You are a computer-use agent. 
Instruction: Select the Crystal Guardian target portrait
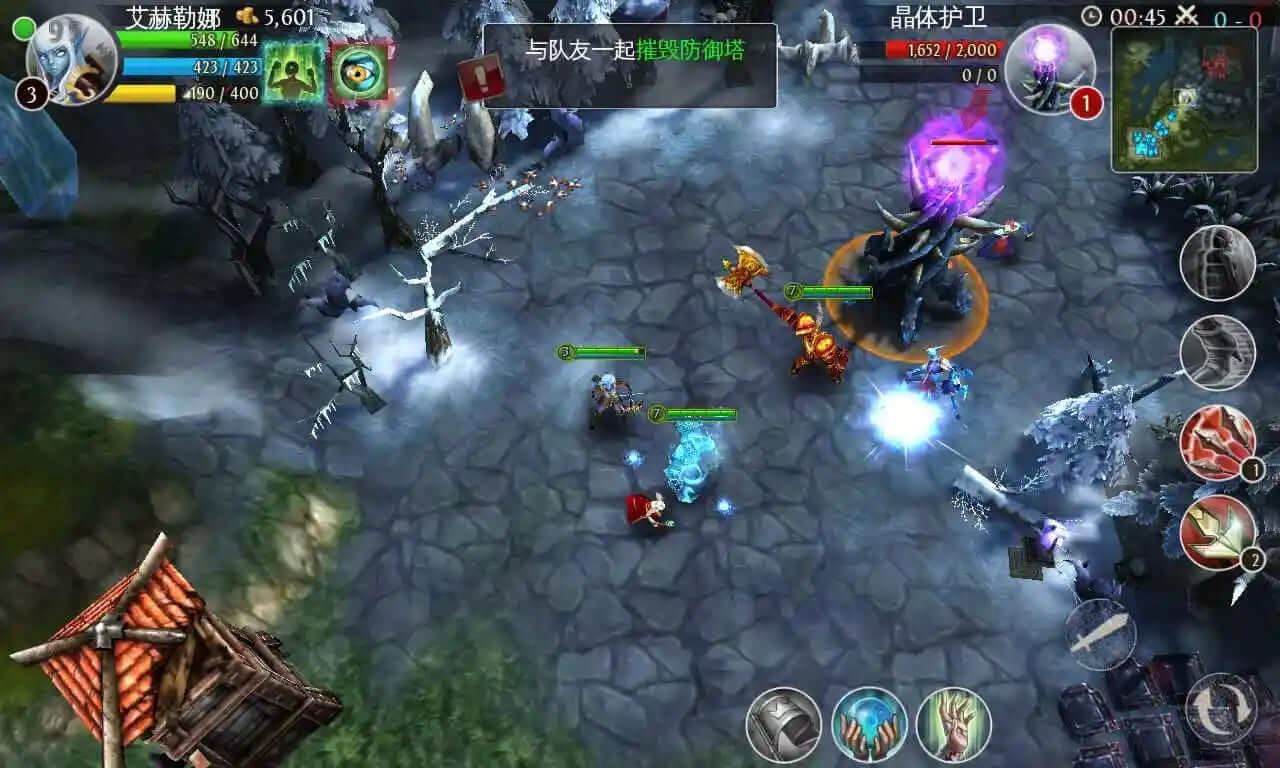tap(1048, 67)
